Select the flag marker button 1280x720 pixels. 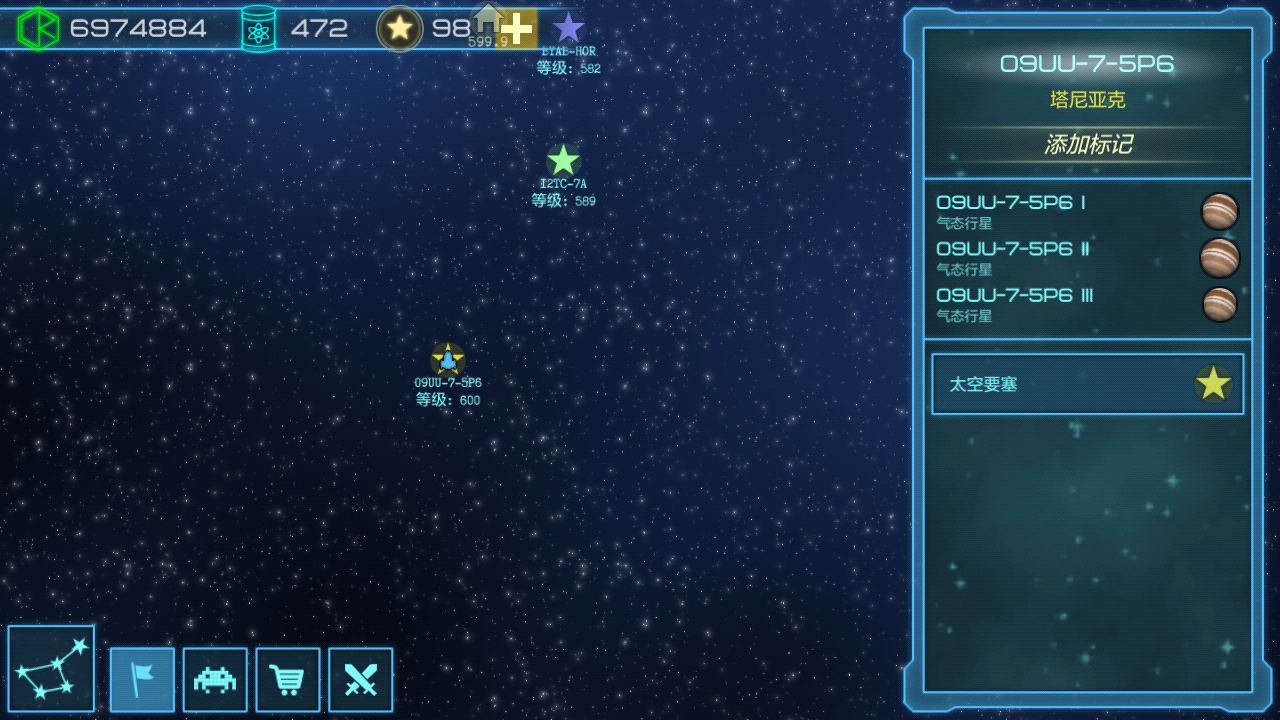point(142,680)
